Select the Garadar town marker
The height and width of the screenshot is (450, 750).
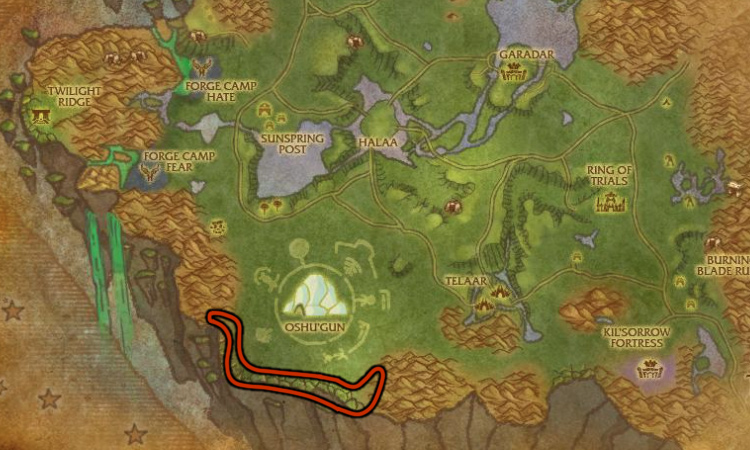click(518, 72)
